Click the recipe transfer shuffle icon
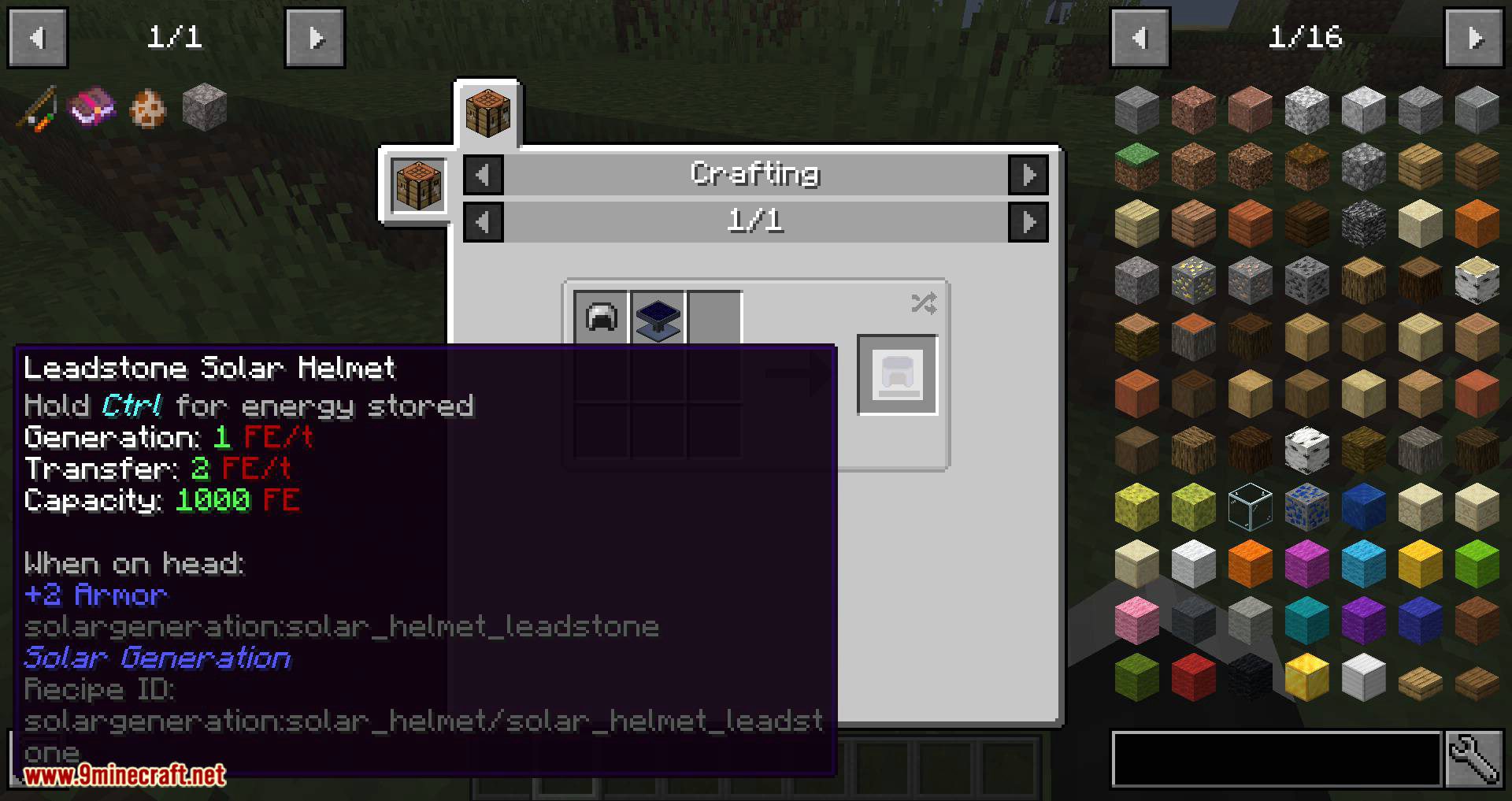Image resolution: width=1512 pixels, height=801 pixels. tap(923, 304)
